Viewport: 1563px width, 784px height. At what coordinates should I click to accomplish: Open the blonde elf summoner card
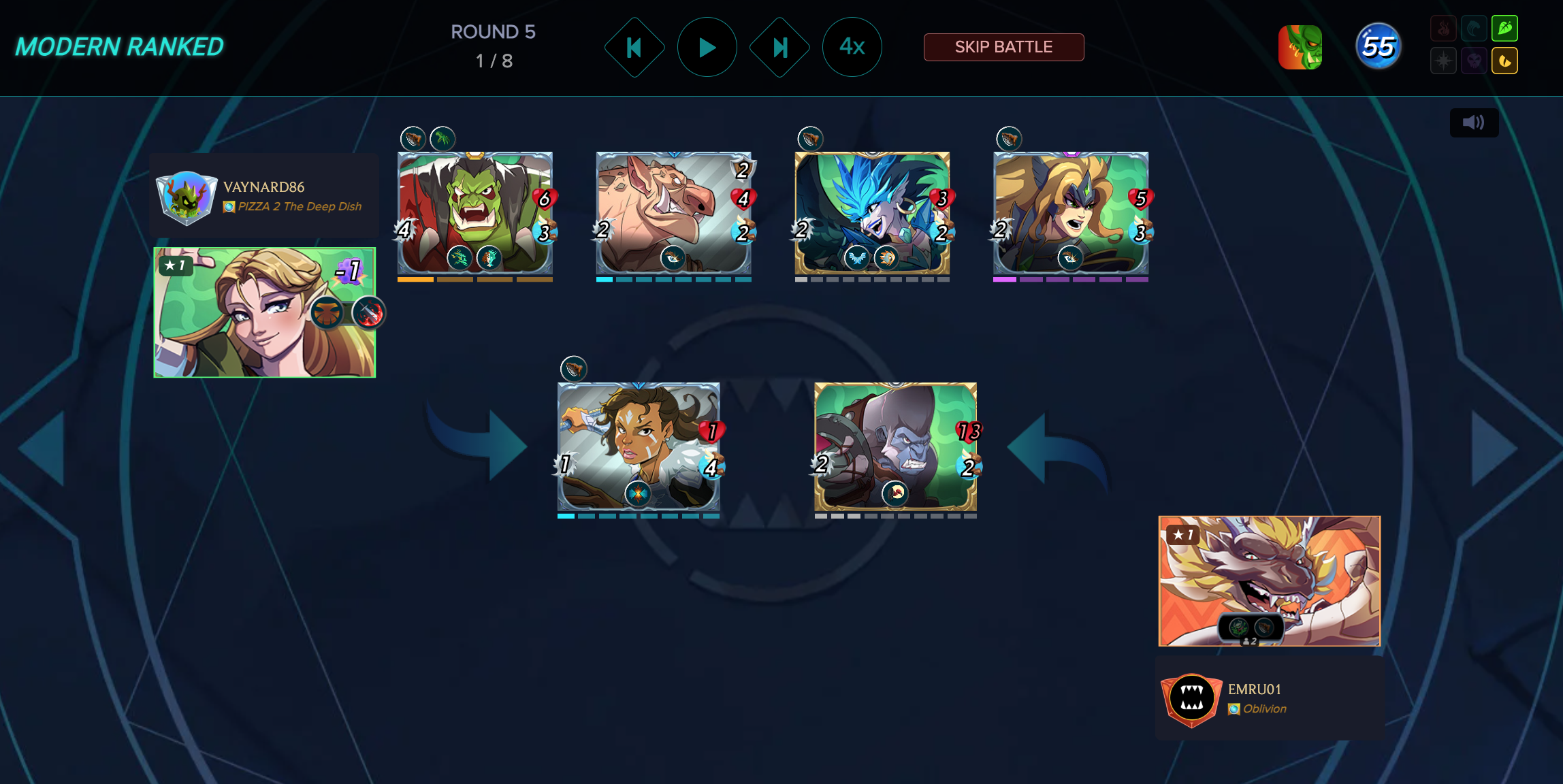(x=265, y=312)
